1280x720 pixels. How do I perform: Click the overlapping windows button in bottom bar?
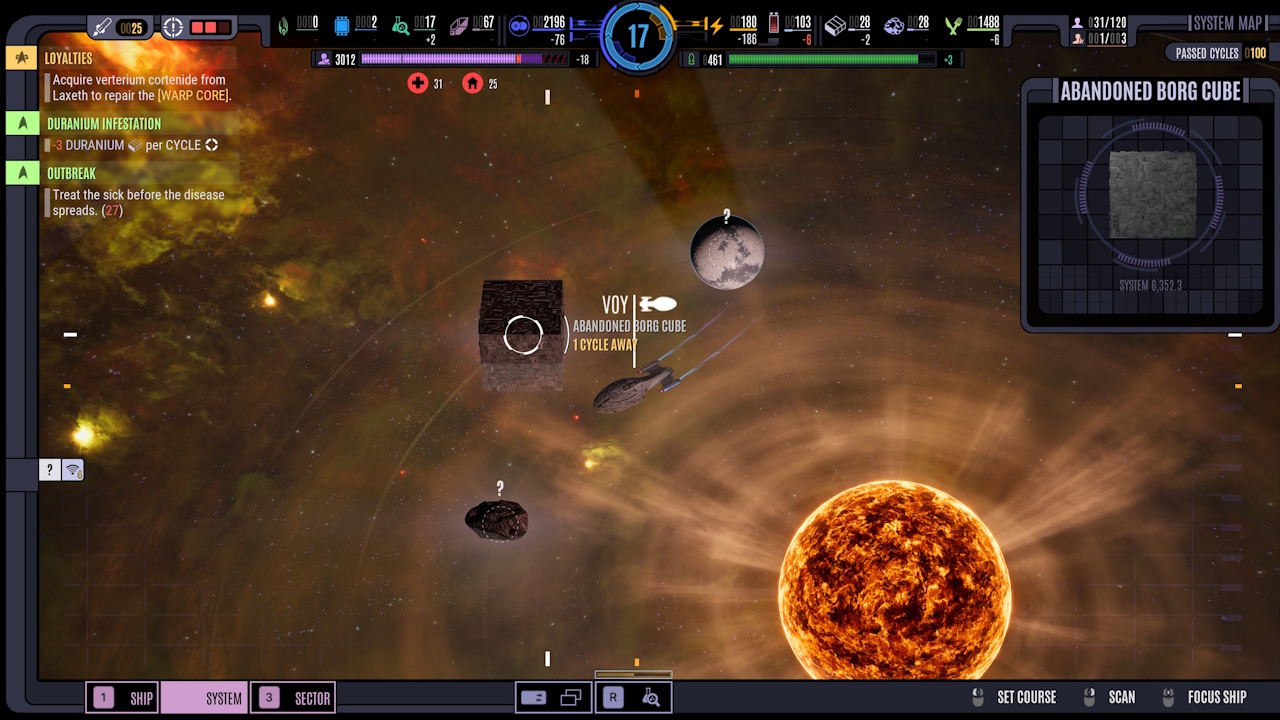[571, 698]
